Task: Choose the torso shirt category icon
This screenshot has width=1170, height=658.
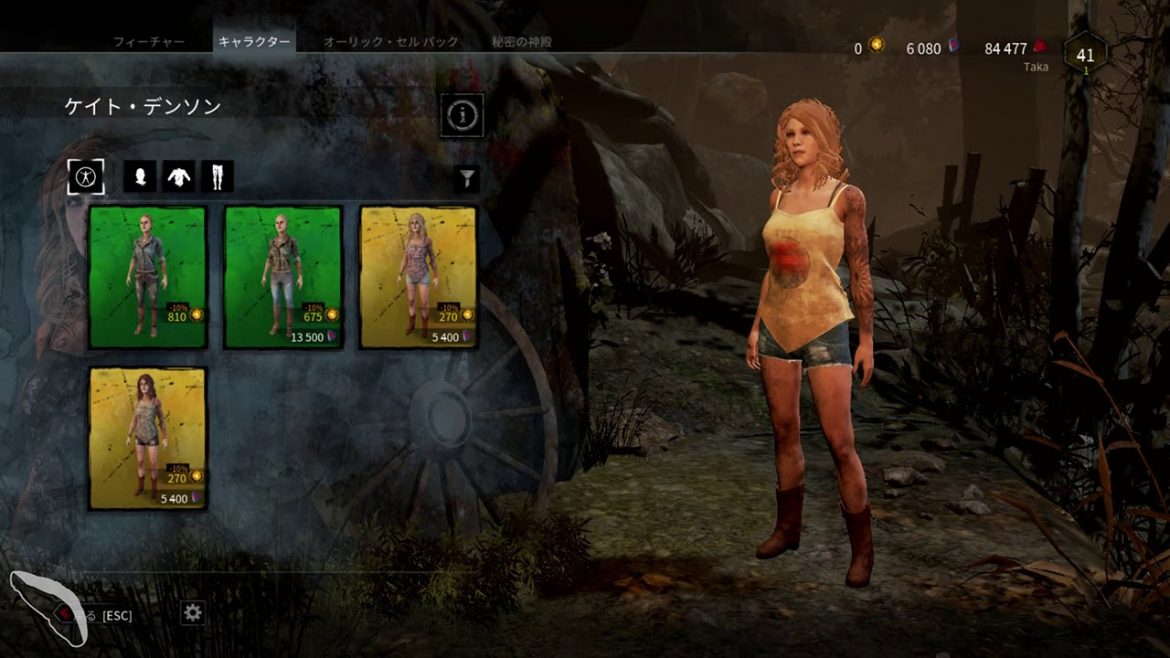Action: (x=178, y=177)
